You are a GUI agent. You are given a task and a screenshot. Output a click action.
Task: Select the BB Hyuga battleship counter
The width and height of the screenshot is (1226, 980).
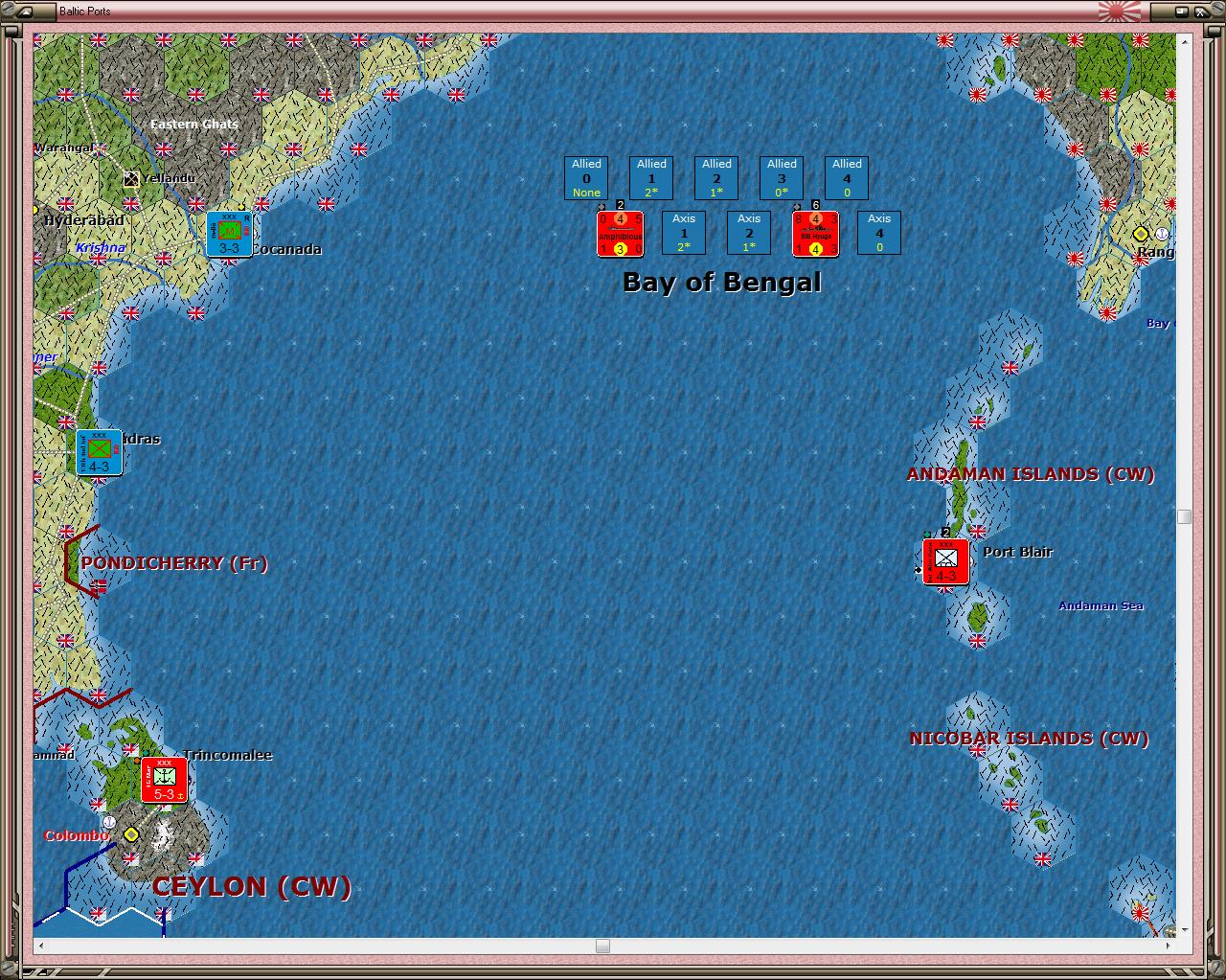[x=815, y=234]
